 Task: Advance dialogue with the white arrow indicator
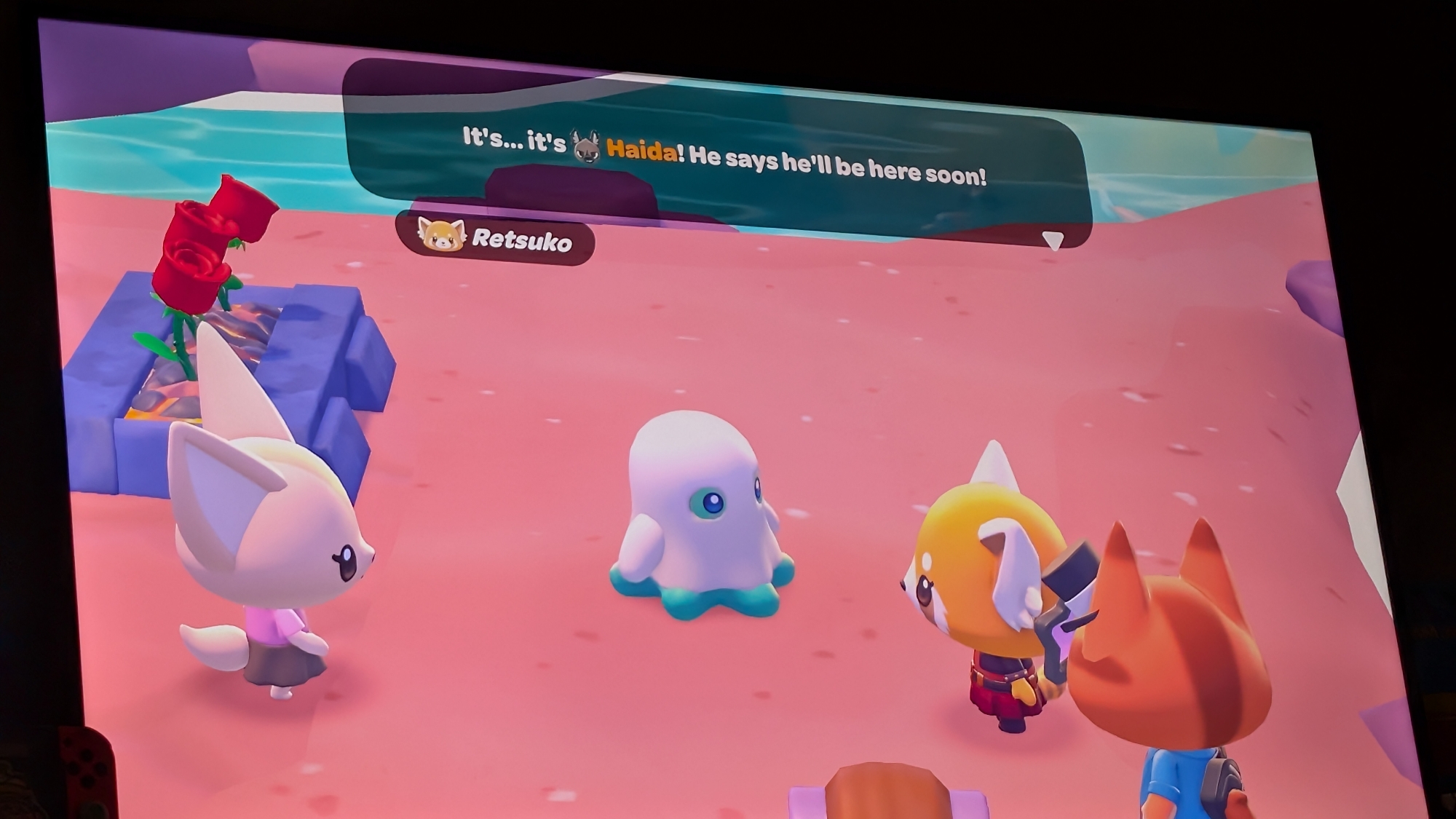pyautogui.click(x=1053, y=240)
